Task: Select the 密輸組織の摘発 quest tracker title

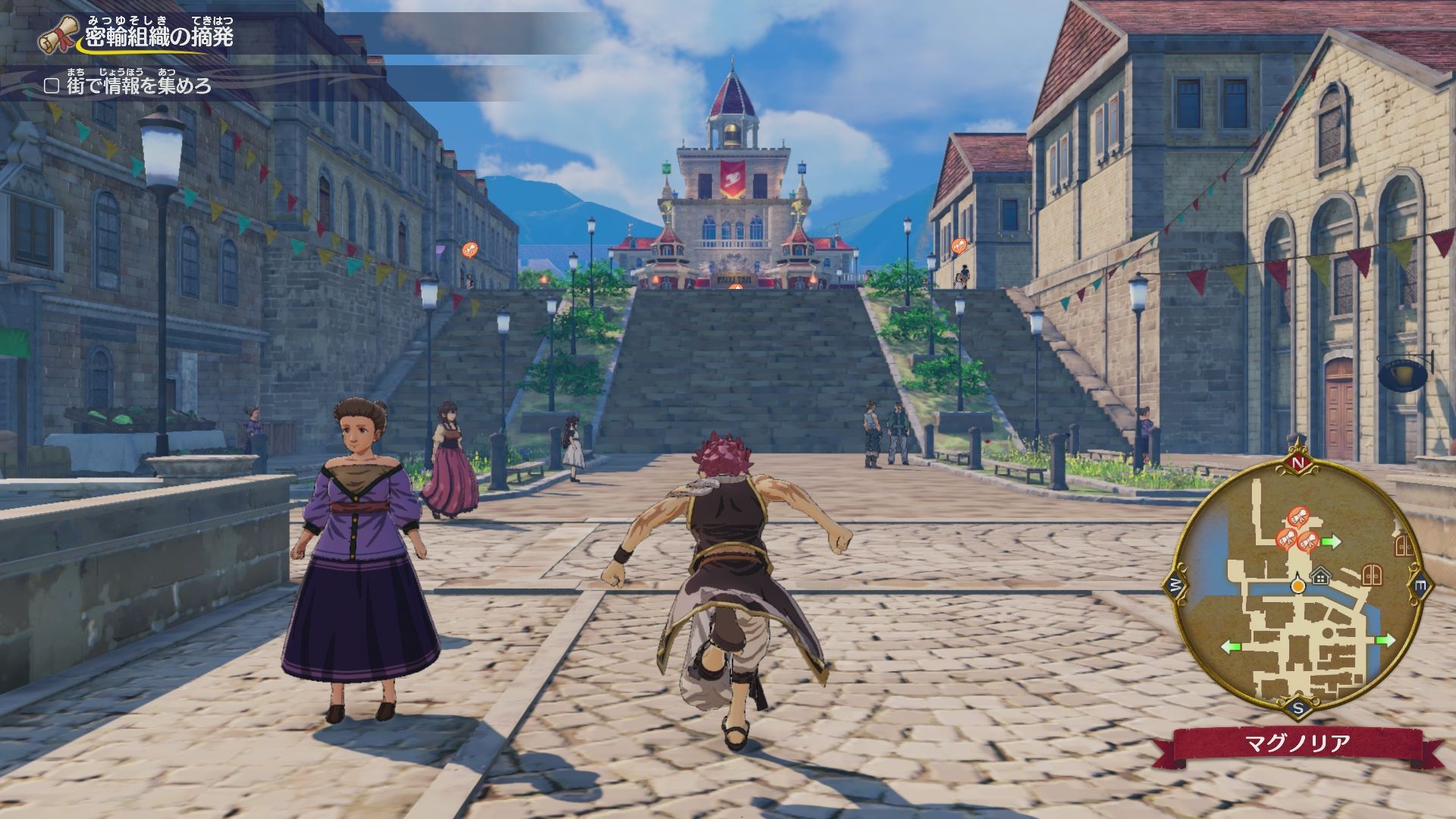Action: tap(159, 36)
